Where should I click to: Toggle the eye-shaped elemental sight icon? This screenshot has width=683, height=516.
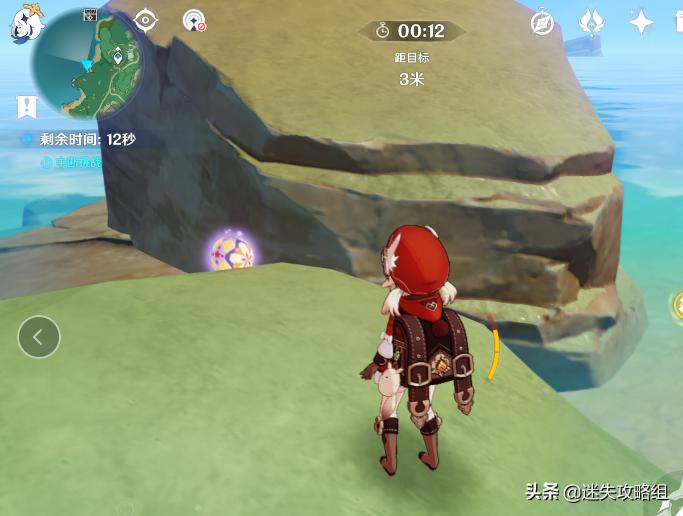(146, 20)
